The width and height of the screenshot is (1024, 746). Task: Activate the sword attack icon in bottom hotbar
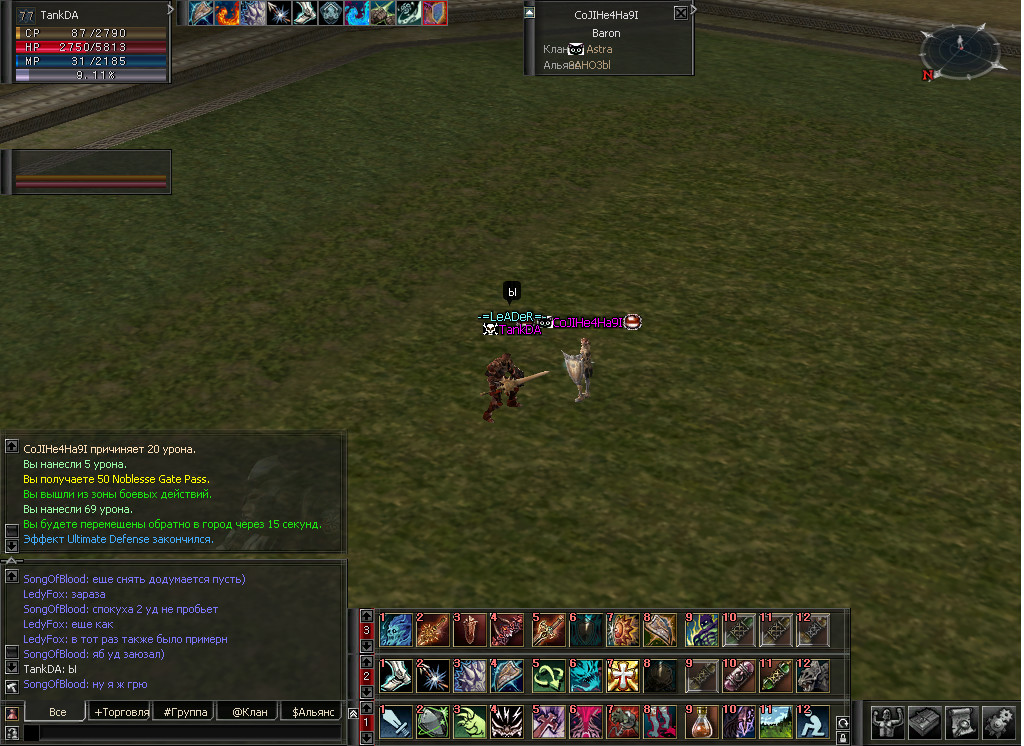(x=395, y=721)
